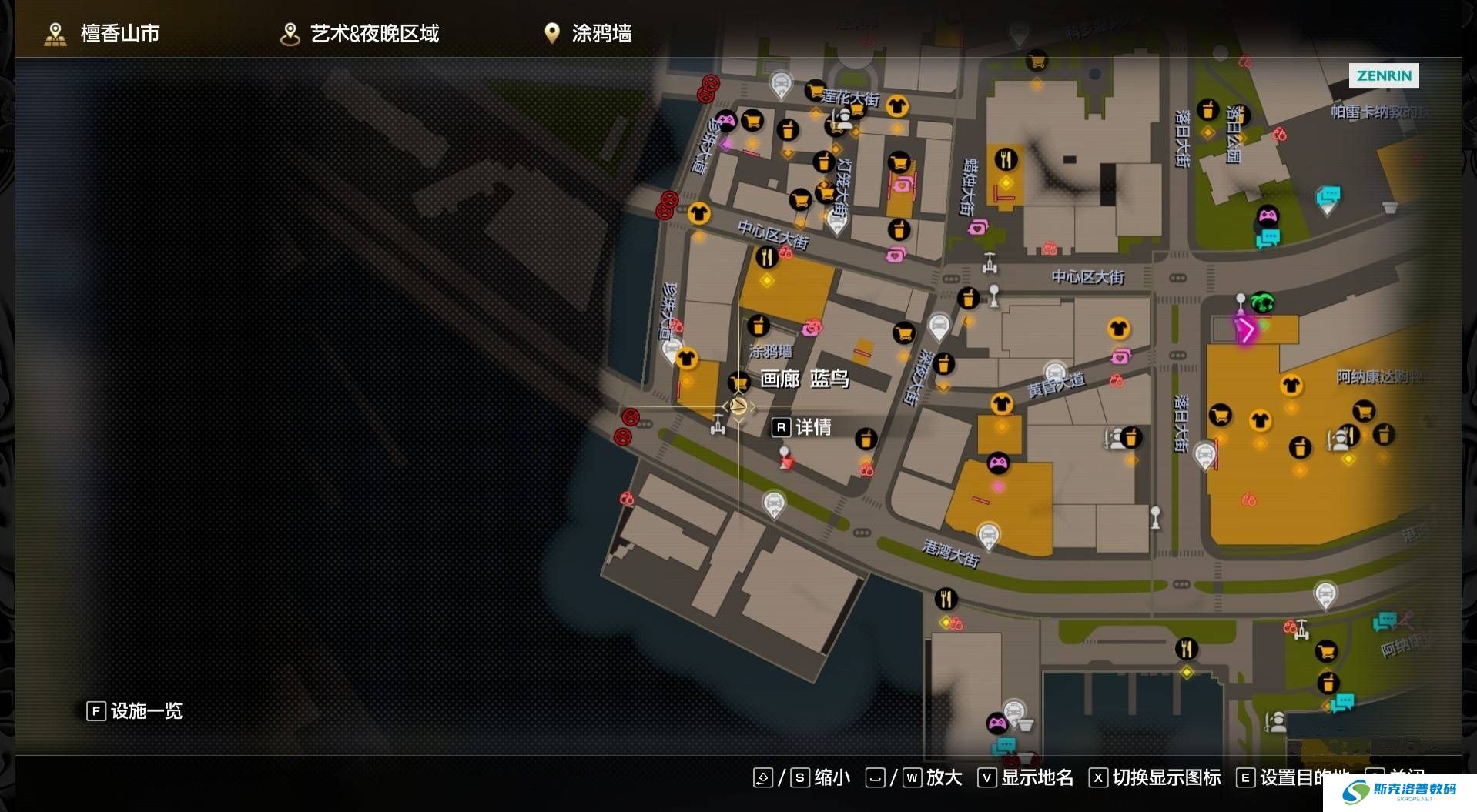Select the shopping cart marker beside 画廊 蓝鸟
This screenshot has width=1477, height=812.
click(739, 381)
